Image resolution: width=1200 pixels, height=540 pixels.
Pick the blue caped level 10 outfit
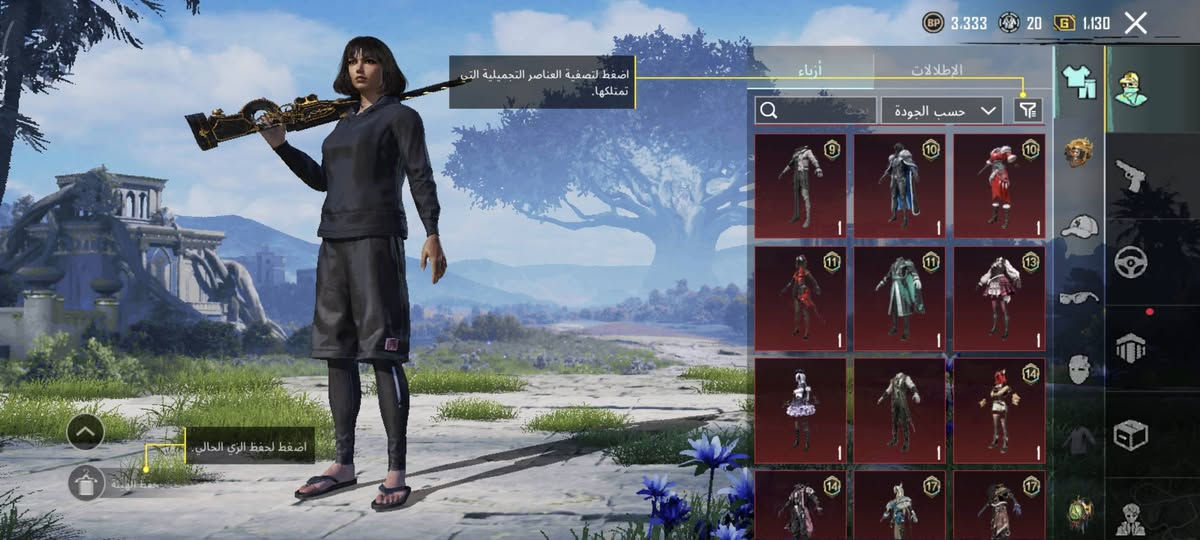coord(899,186)
